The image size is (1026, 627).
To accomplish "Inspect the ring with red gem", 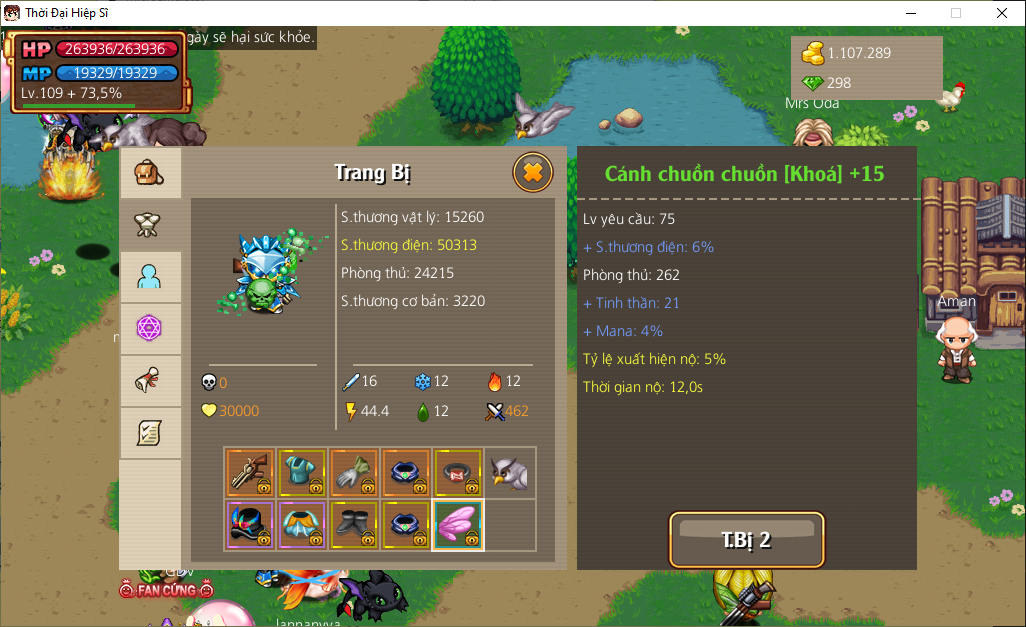I will 459,473.
